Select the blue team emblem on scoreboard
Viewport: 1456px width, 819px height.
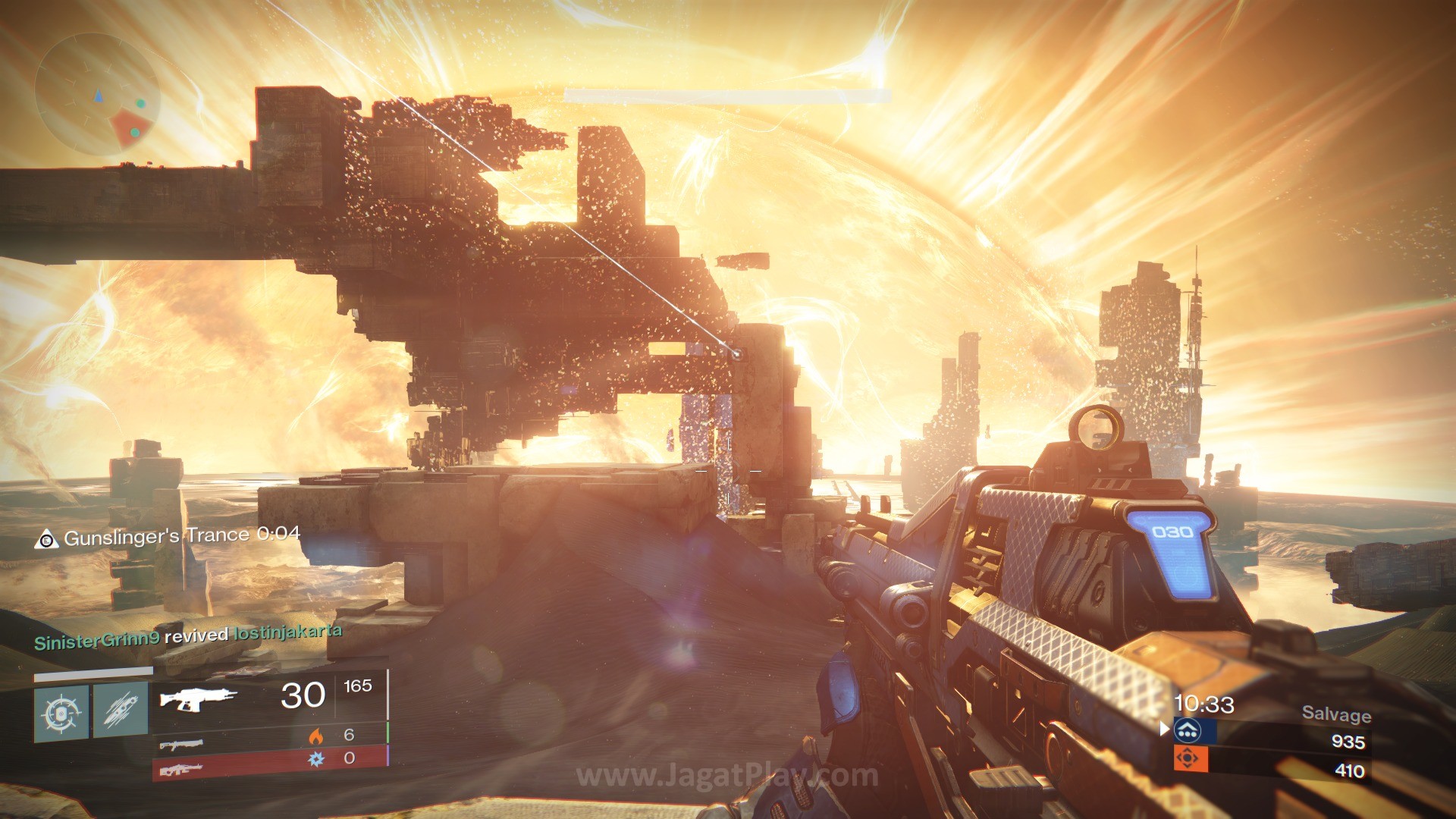click(x=1187, y=731)
